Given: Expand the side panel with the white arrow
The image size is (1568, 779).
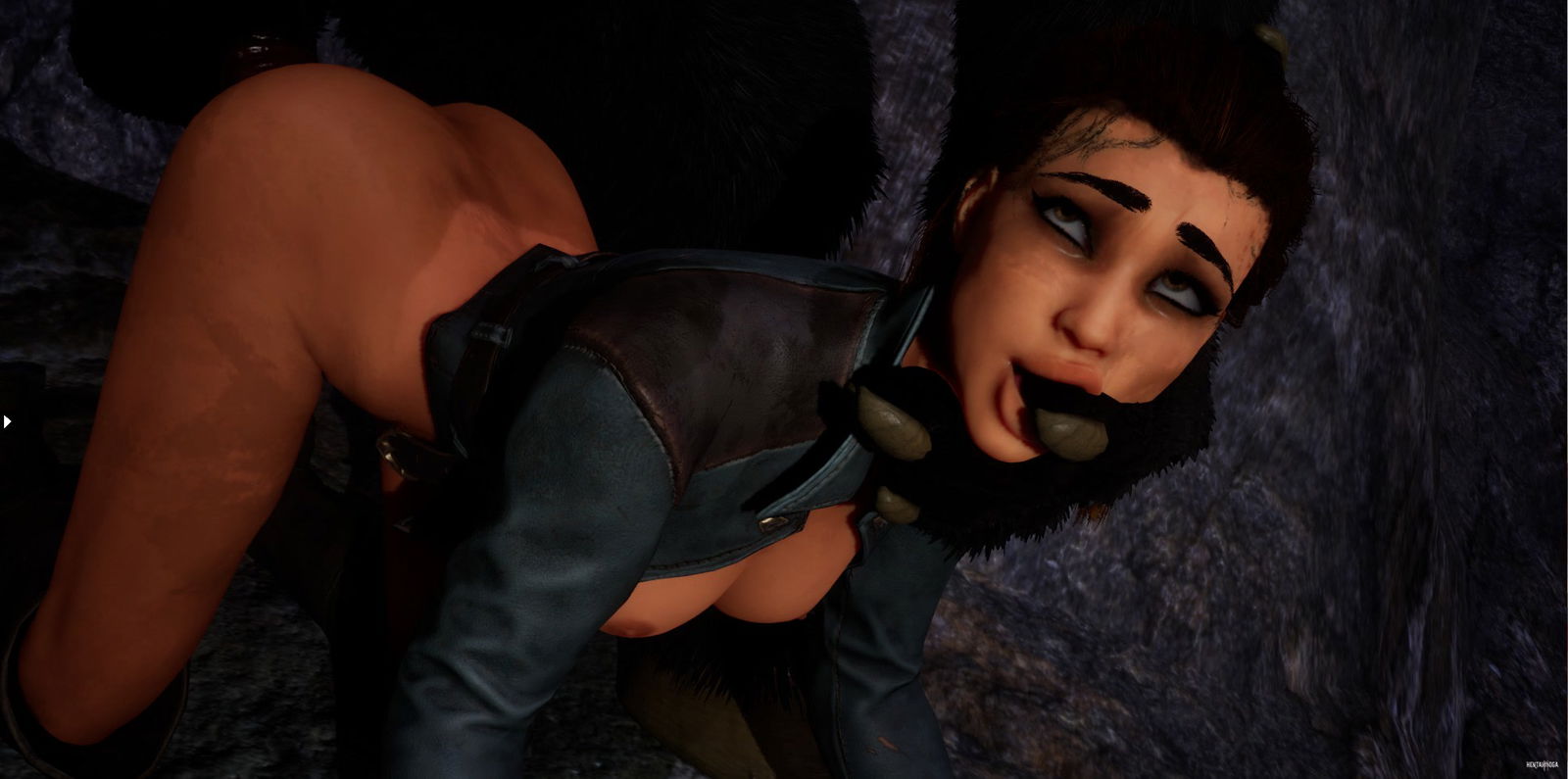Looking at the screenshot, I should [x=7, y=421].
